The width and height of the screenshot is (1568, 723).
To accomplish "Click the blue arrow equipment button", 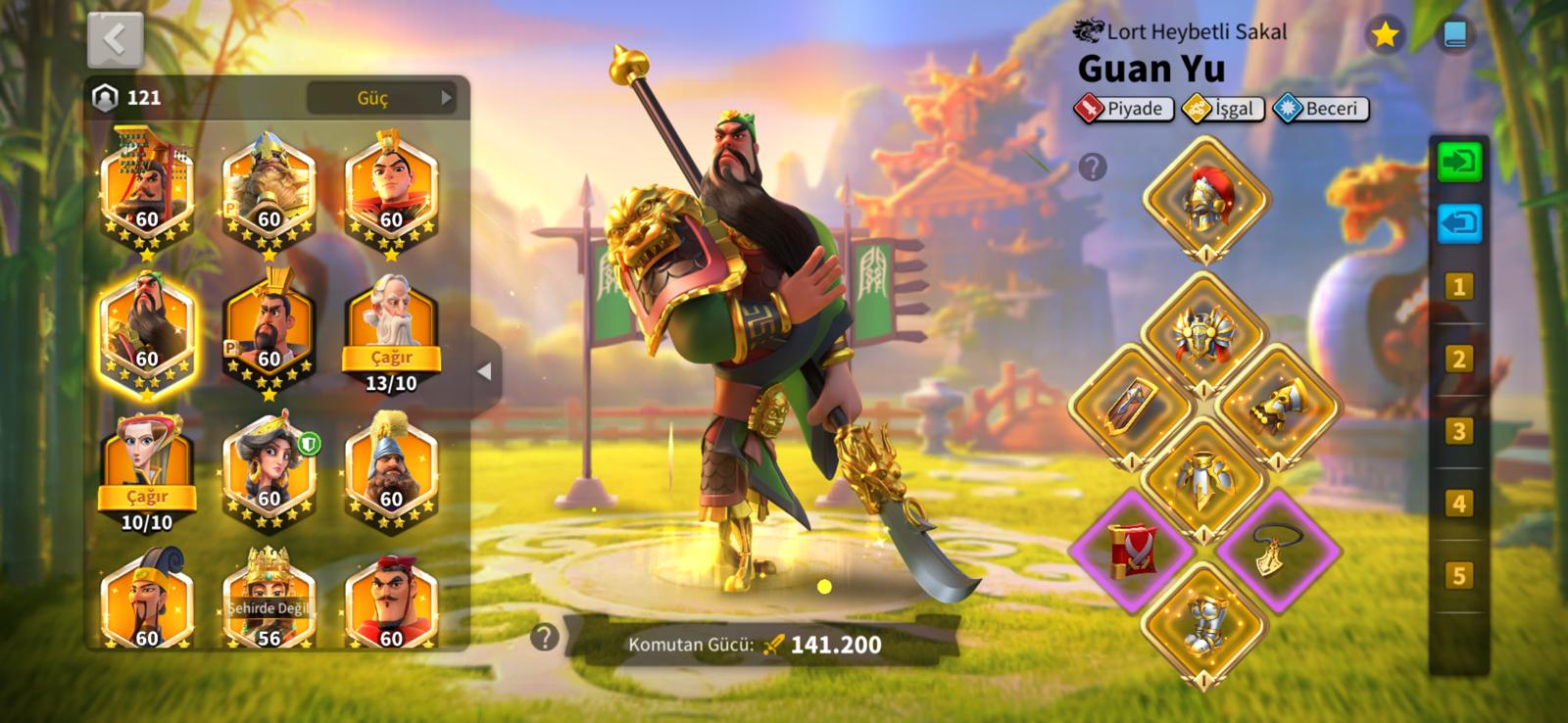I will click(1459, 223).
